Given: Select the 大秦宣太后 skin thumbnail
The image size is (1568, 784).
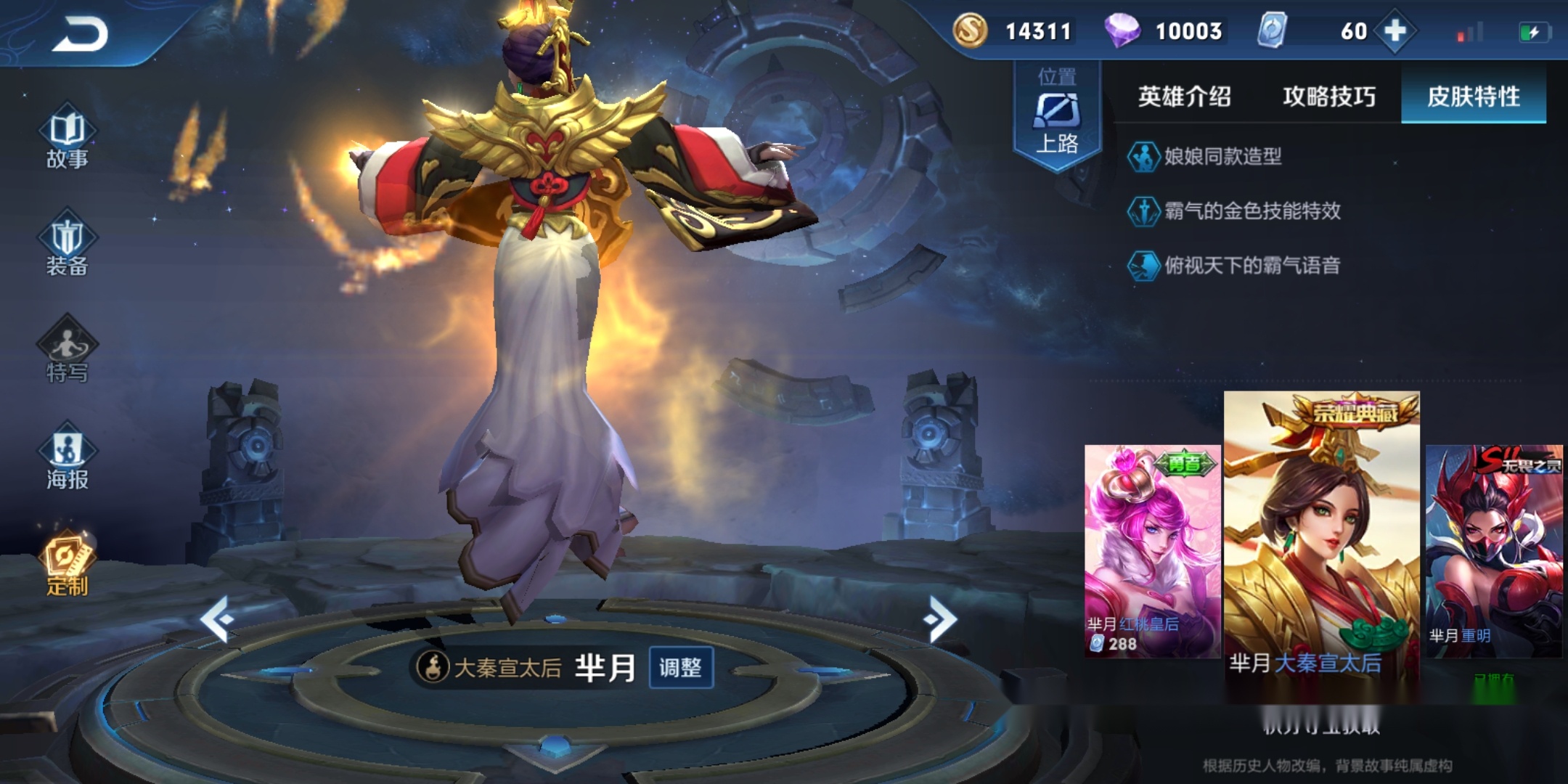Looking at the screenshot, I should pyautogui.click(x=1321, y=537).
